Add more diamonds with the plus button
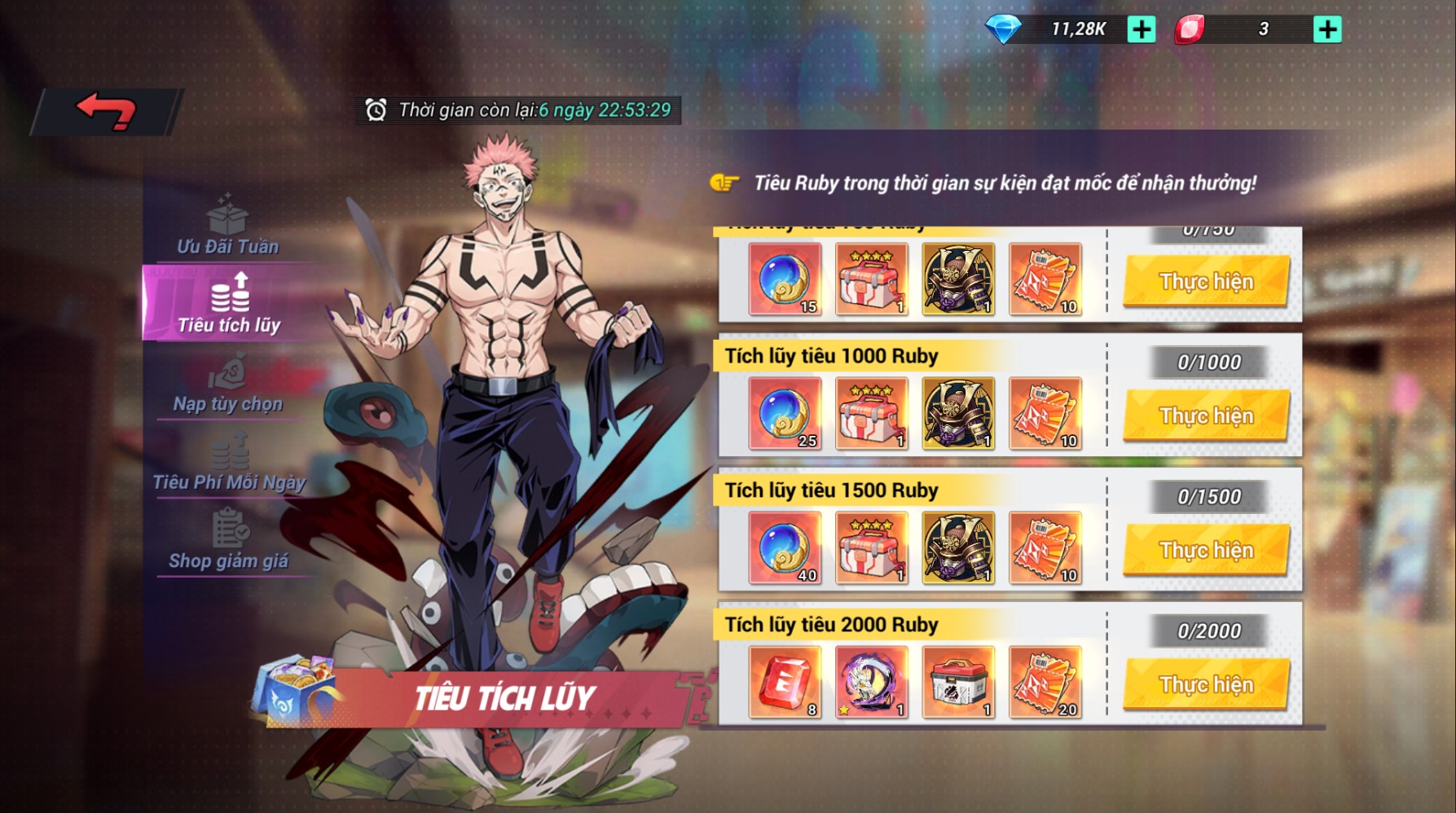The height and width of the screenshot is (813, 1456). click(x=1141, y=30)
